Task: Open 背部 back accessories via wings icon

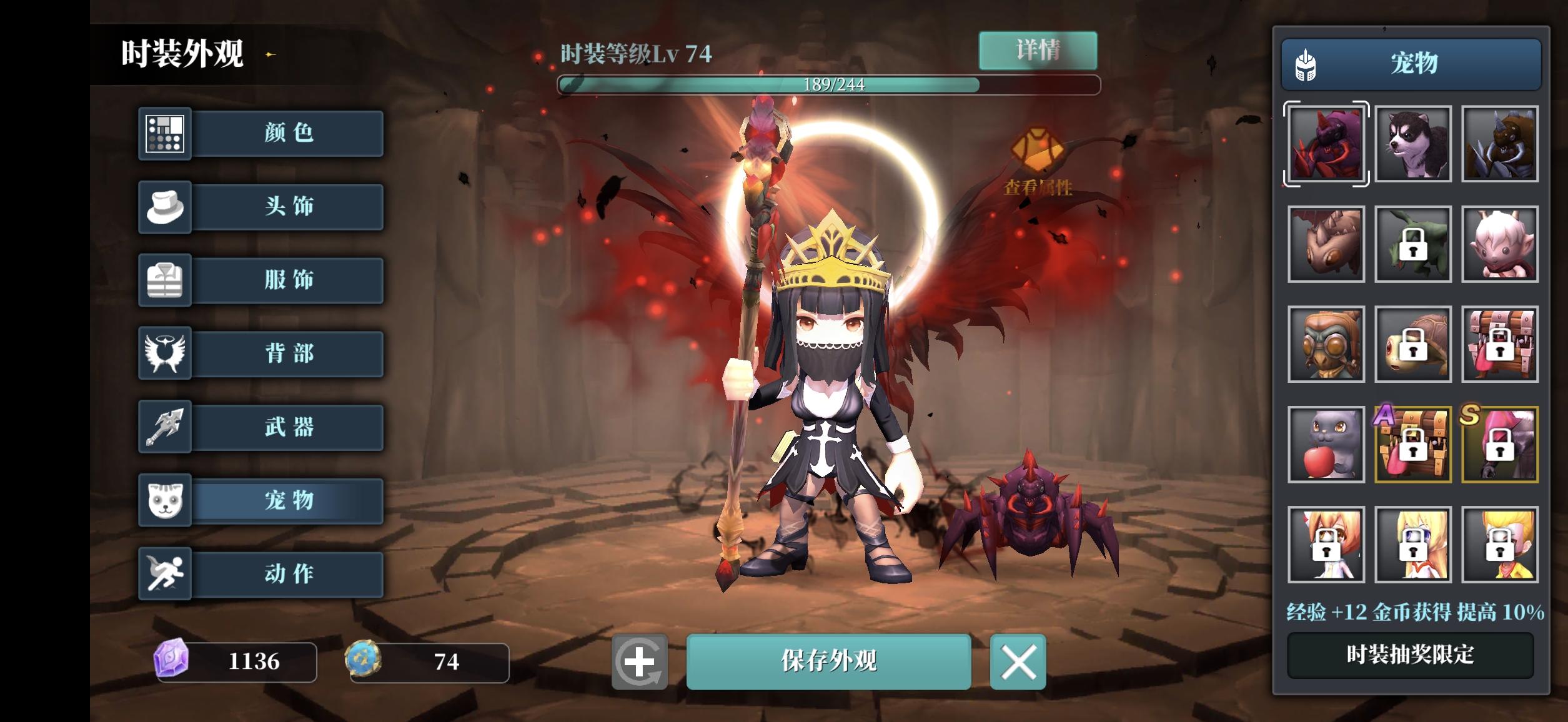Action: (x=166, y=354)
